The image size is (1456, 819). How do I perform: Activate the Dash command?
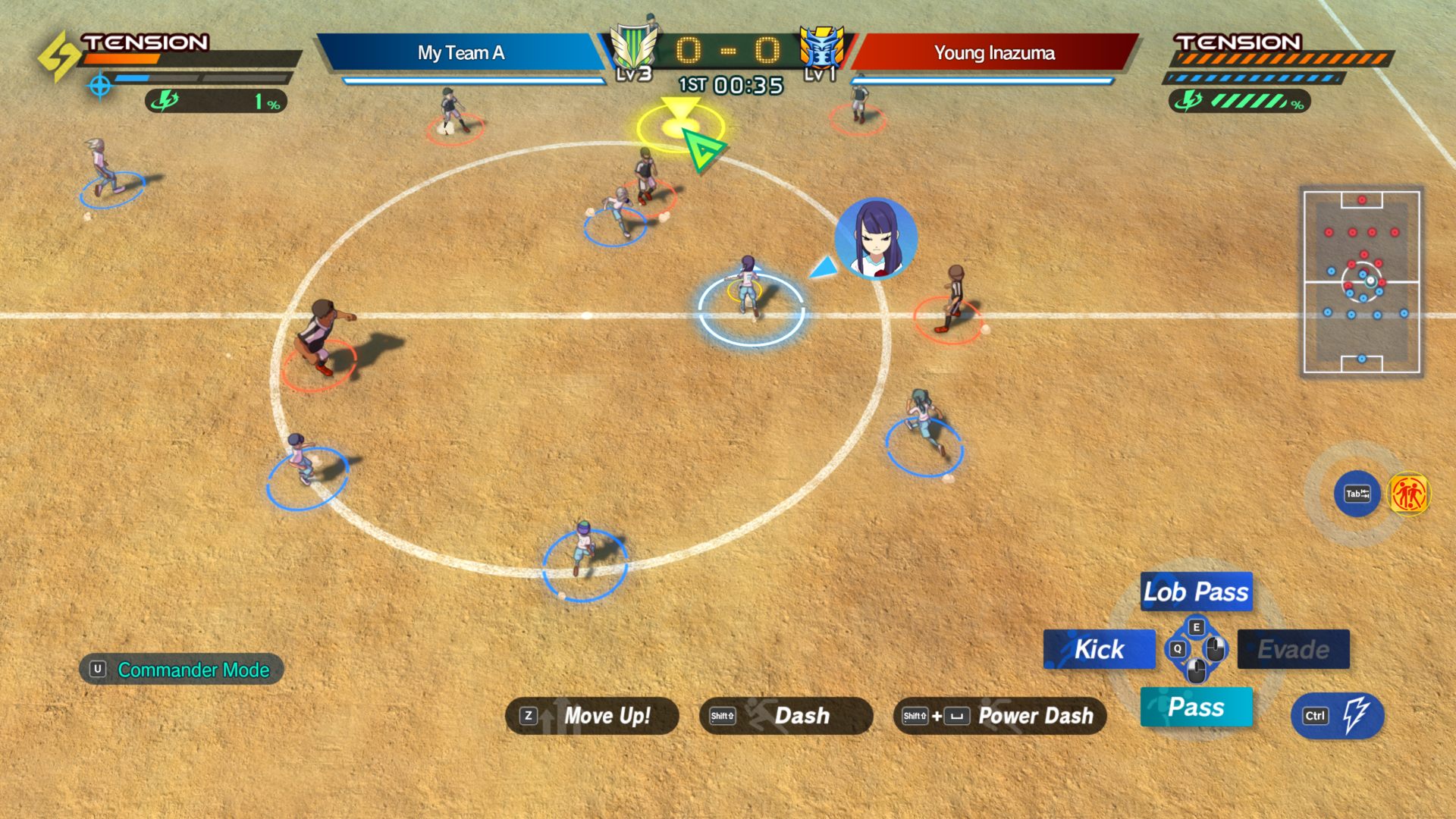(x=786, y=716)
